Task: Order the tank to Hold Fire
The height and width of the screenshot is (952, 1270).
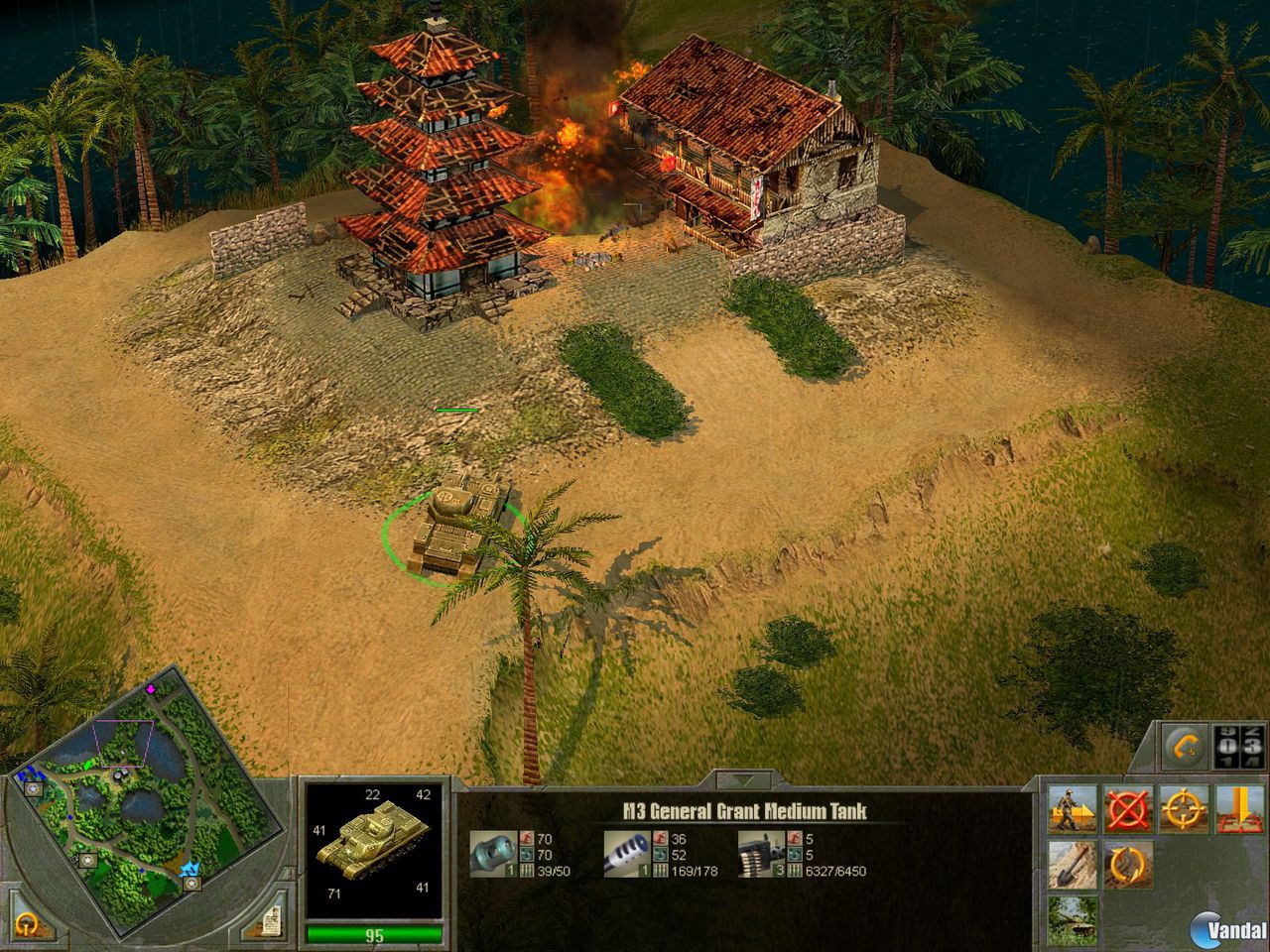Action: (1127, 808)
